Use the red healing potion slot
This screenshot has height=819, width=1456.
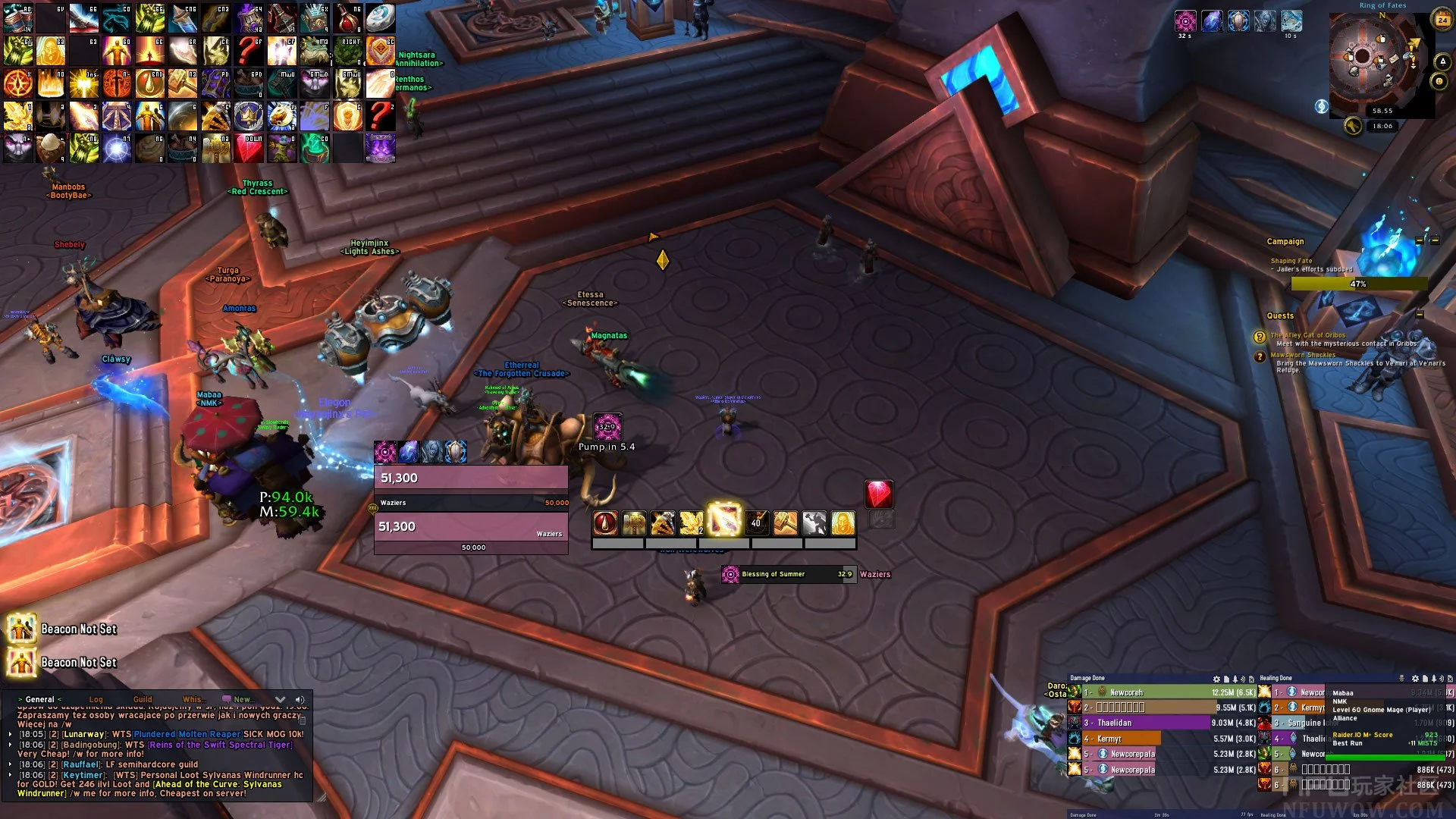point(347,17)
